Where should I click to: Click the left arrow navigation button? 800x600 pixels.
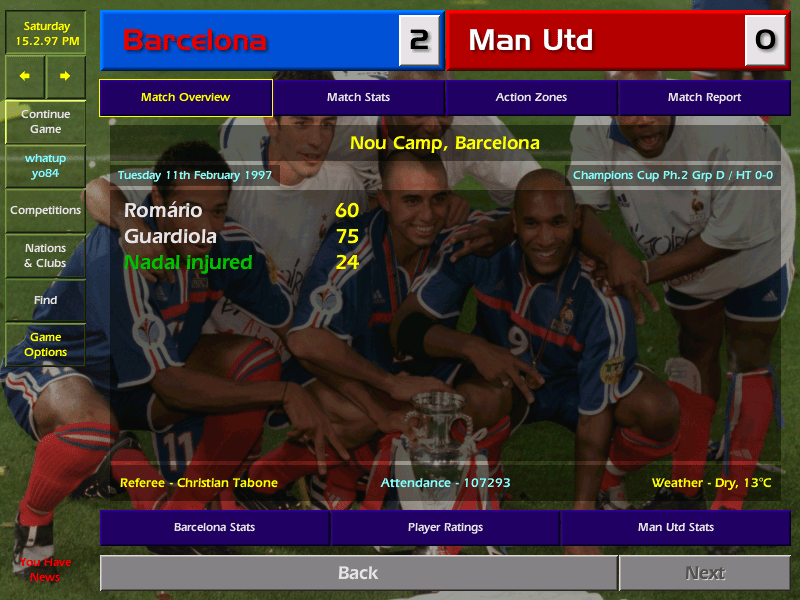[x=25, y=75]
